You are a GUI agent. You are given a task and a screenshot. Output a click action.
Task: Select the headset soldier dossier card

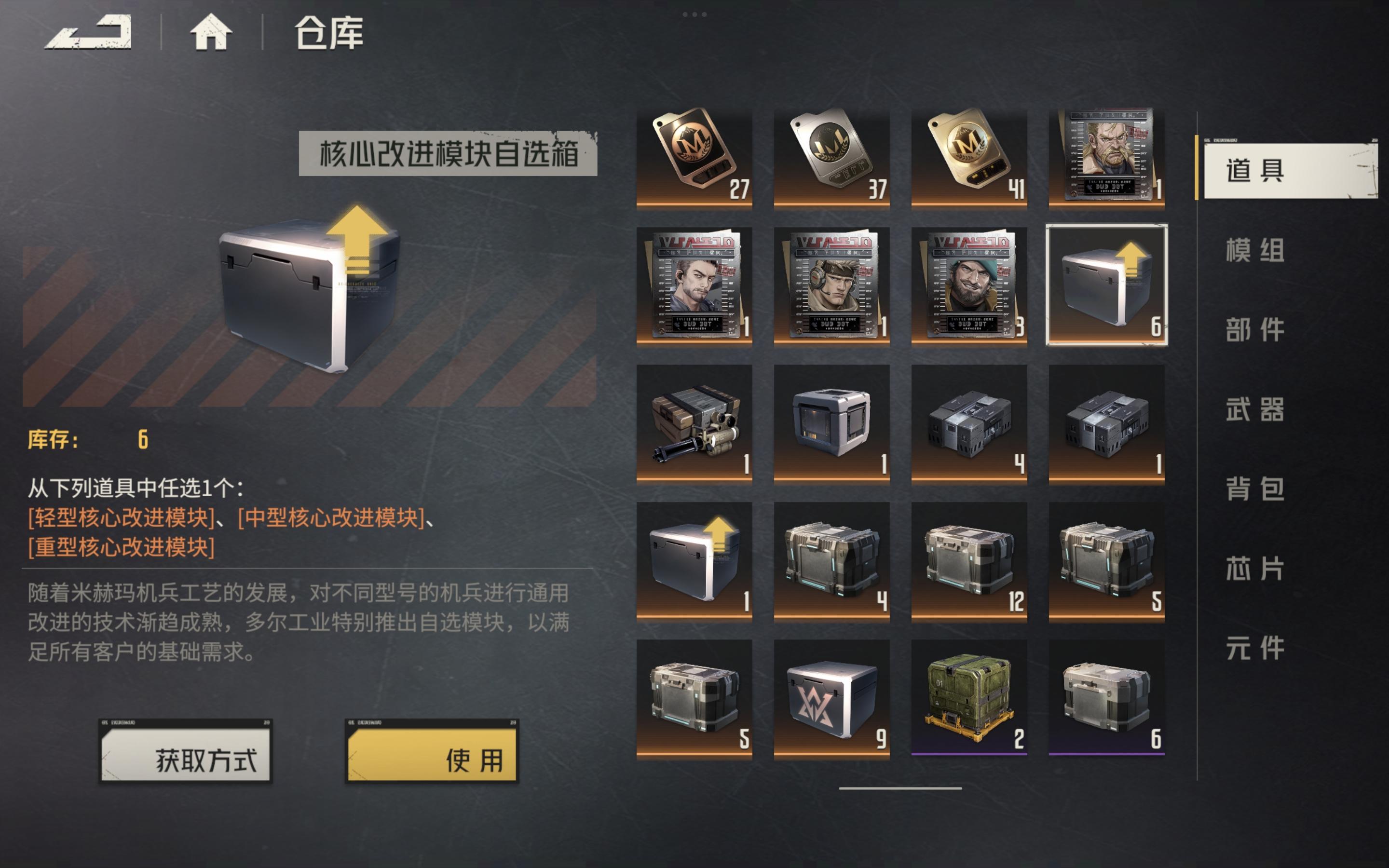832,287
